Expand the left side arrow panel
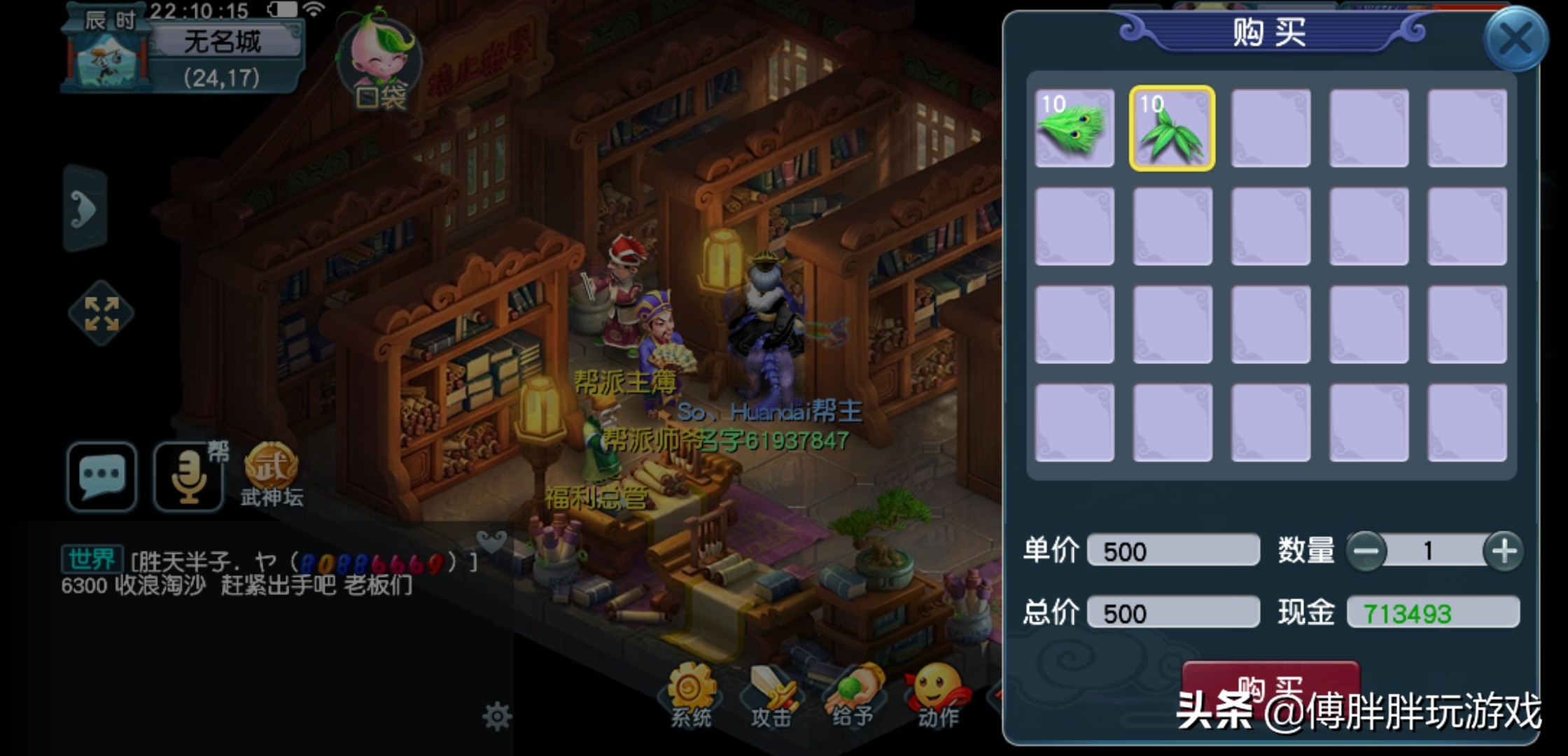 84,209
